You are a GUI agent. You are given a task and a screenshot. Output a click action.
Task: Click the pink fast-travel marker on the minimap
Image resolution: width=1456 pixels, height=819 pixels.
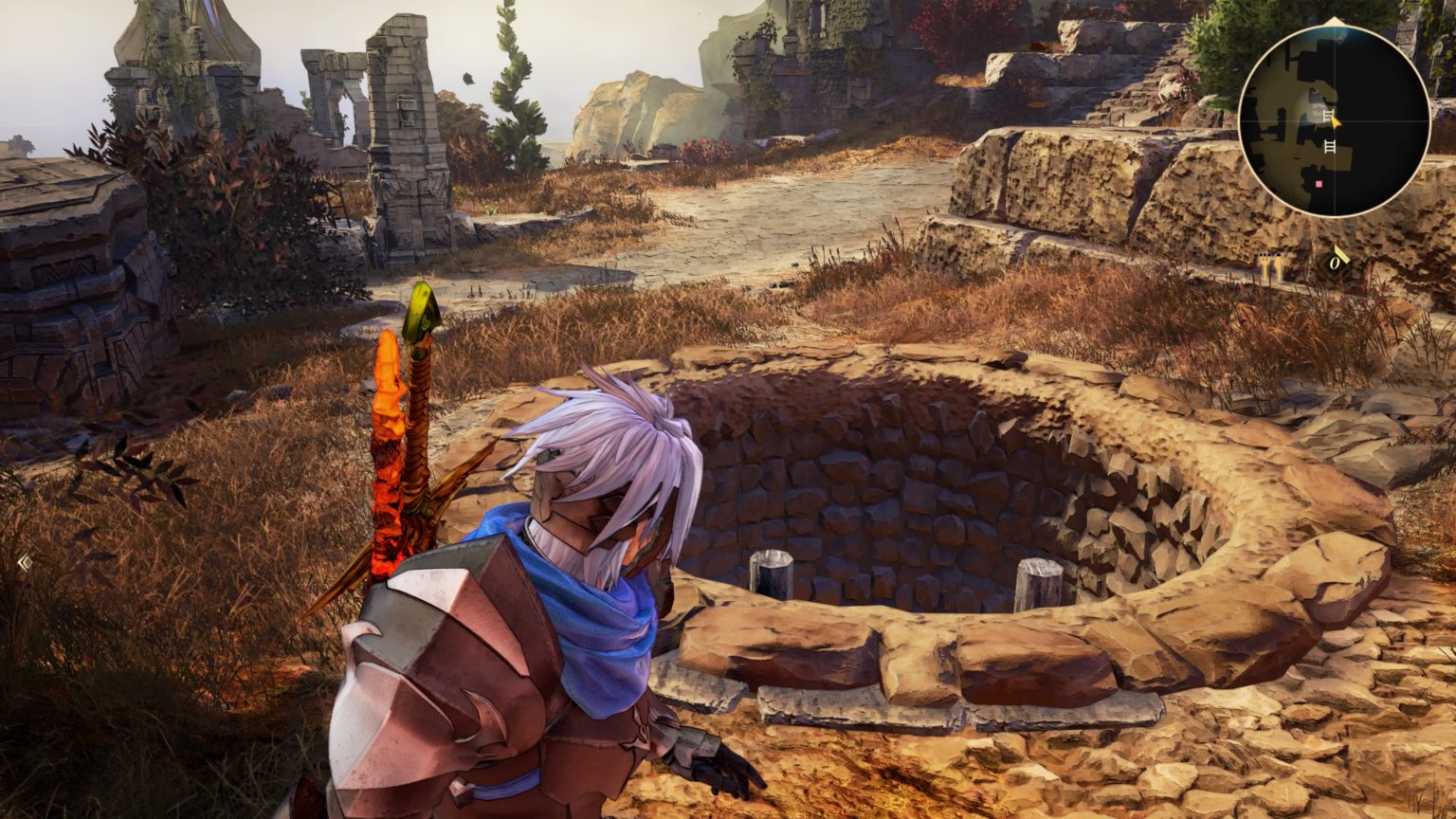point(1319,184)
